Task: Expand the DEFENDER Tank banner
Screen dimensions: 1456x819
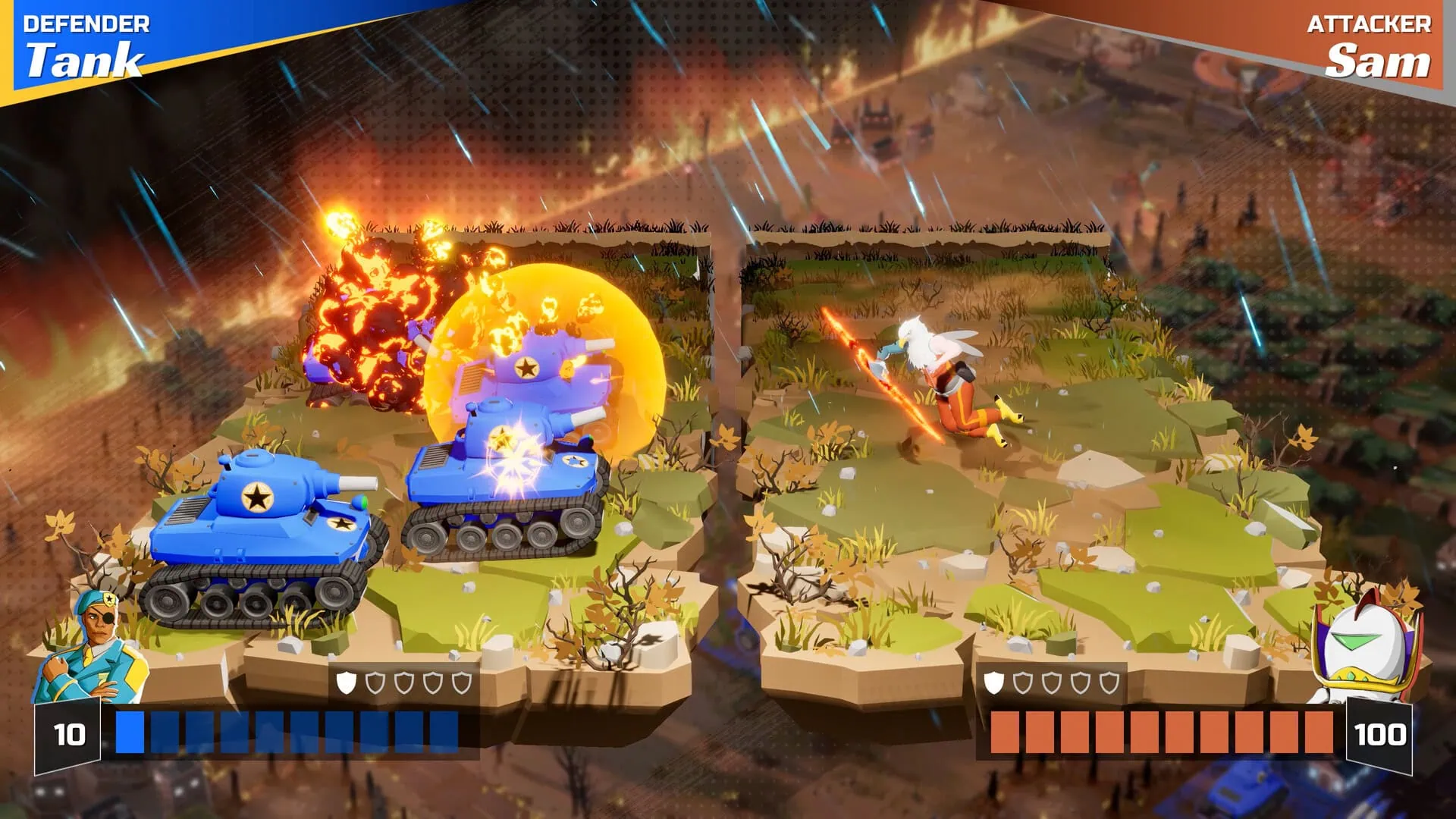Action: click(x=83, y=42)
